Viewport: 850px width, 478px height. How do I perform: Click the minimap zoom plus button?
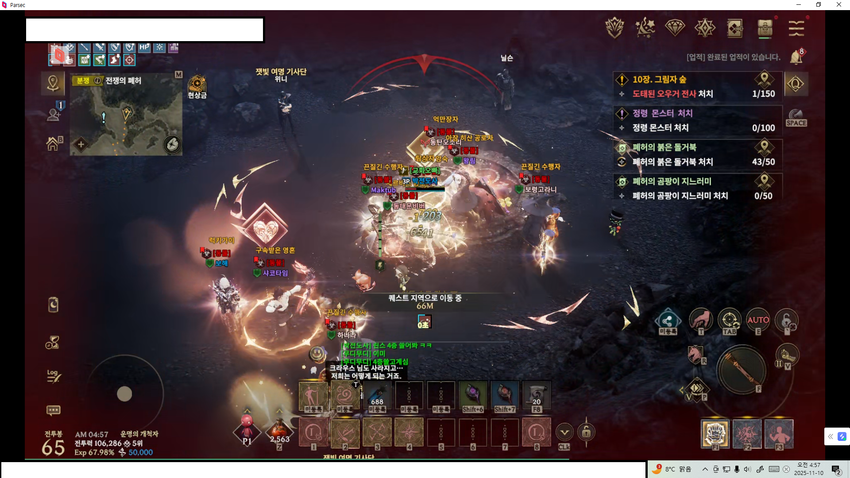pos(81,144)
